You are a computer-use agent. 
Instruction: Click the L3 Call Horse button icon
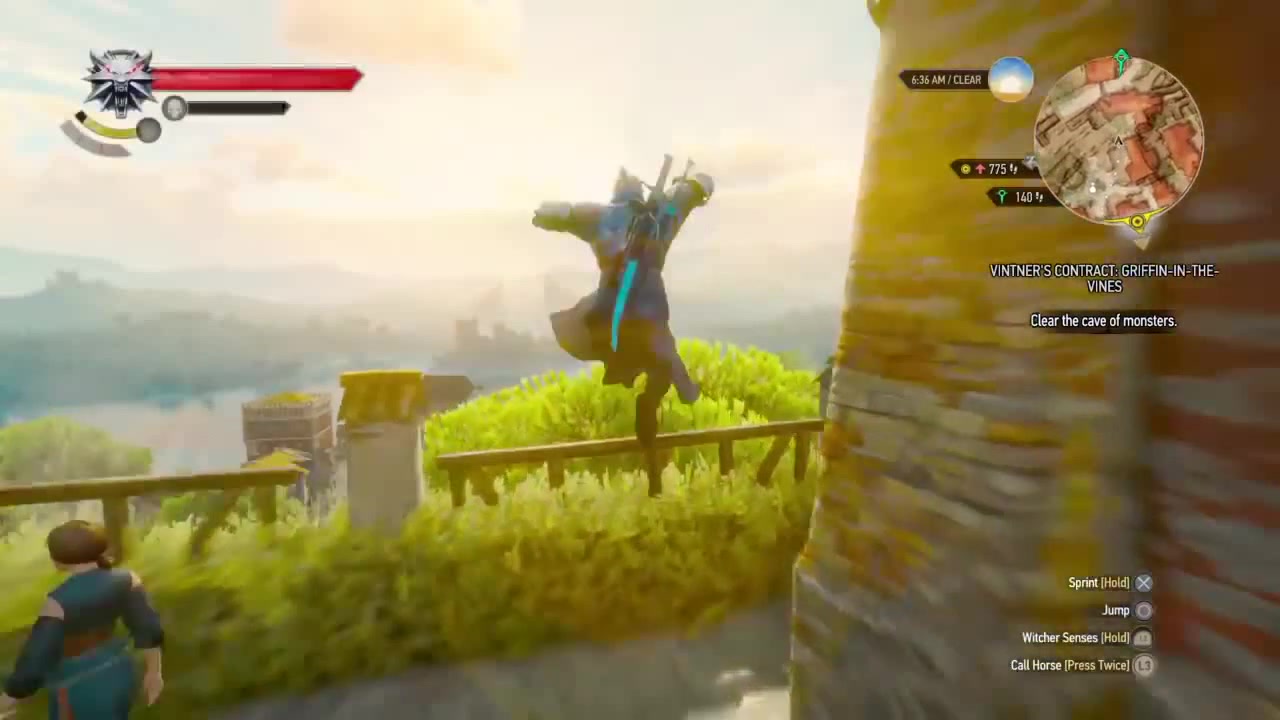1142,665
